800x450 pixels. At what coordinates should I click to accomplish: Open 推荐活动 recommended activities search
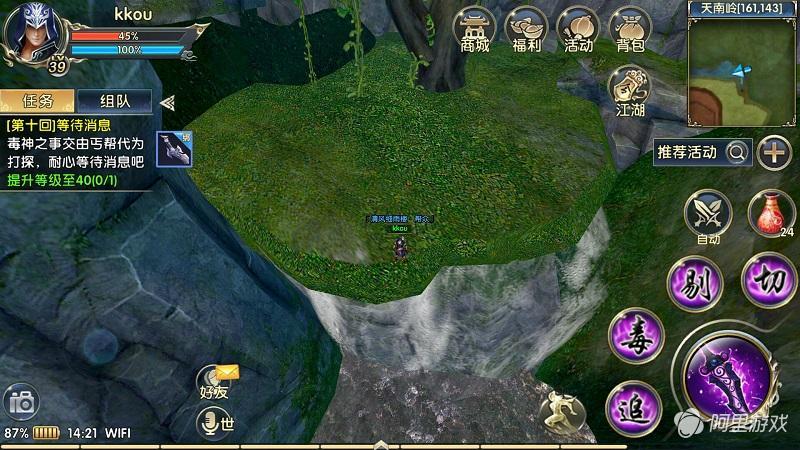click(x=702, y=152)
